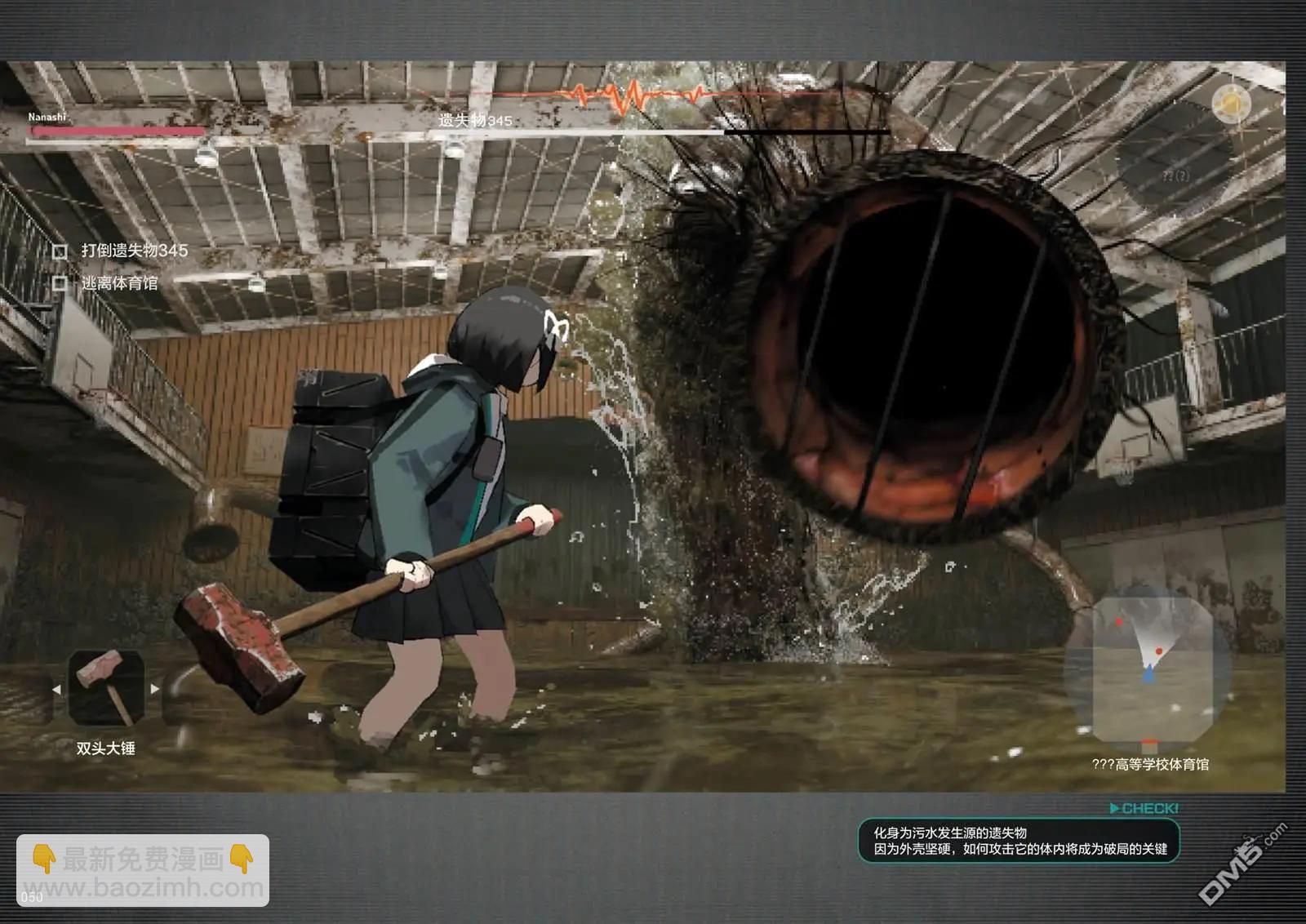The image size is (1306, 924).
Task: Open the minimap of the school gymnasium
Action: click(1148, 671)
